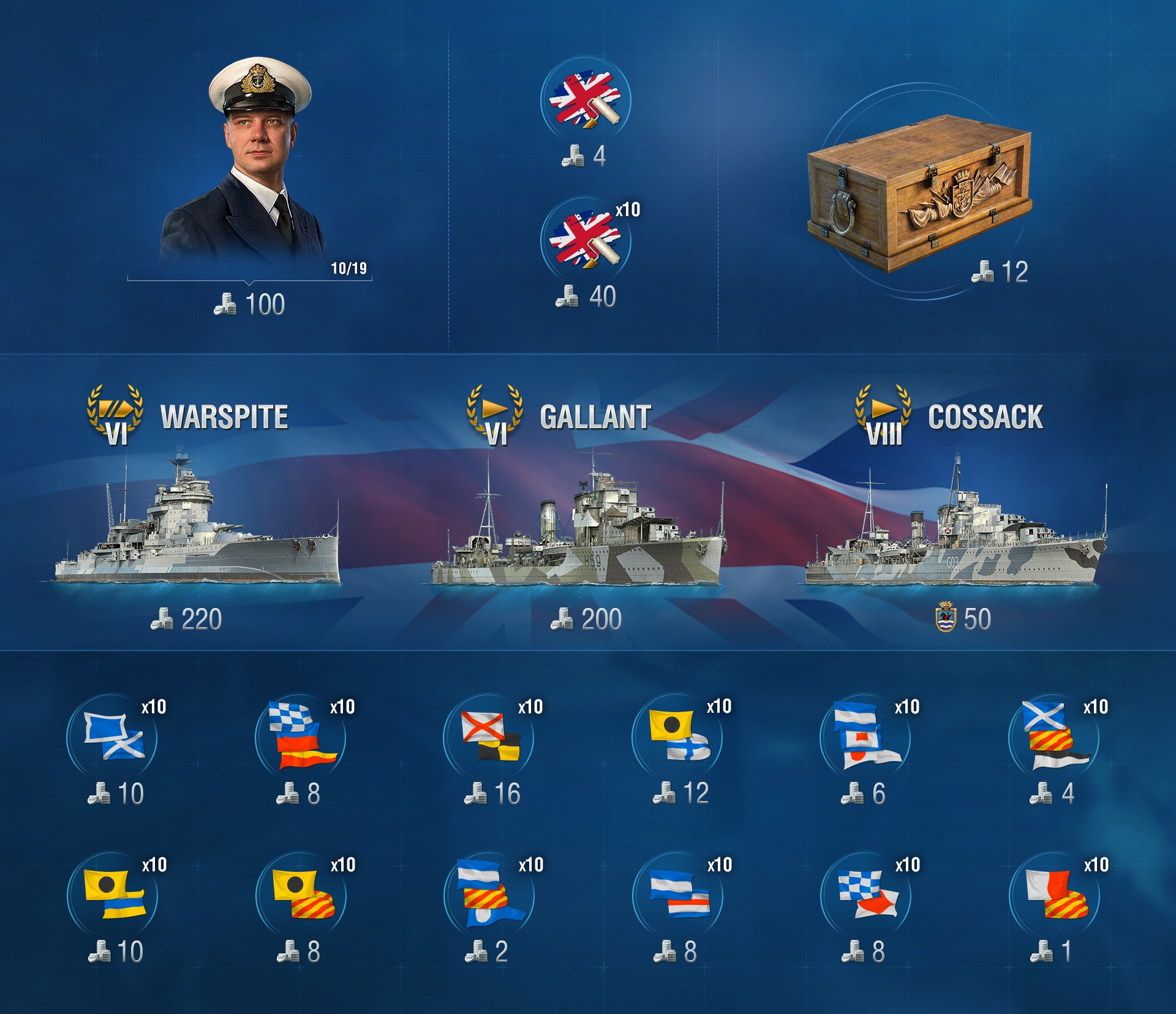Pick the x10 Union Jack camouflage bundle
This screenshot has width=1176, height=1014.
pos(585,240)
